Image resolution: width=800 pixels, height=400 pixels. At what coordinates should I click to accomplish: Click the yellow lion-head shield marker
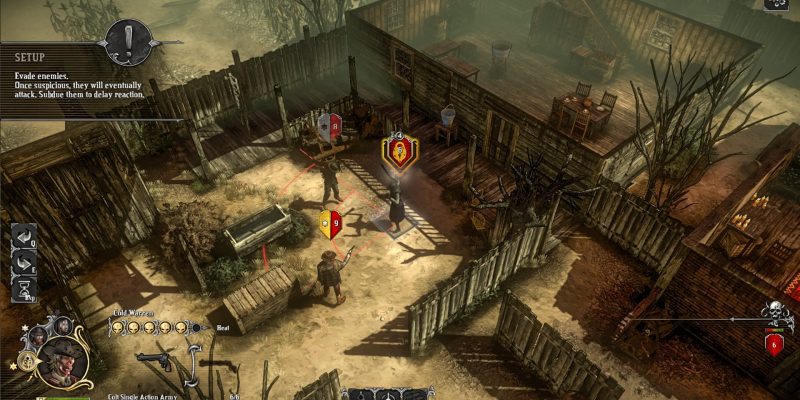point(396,151)
